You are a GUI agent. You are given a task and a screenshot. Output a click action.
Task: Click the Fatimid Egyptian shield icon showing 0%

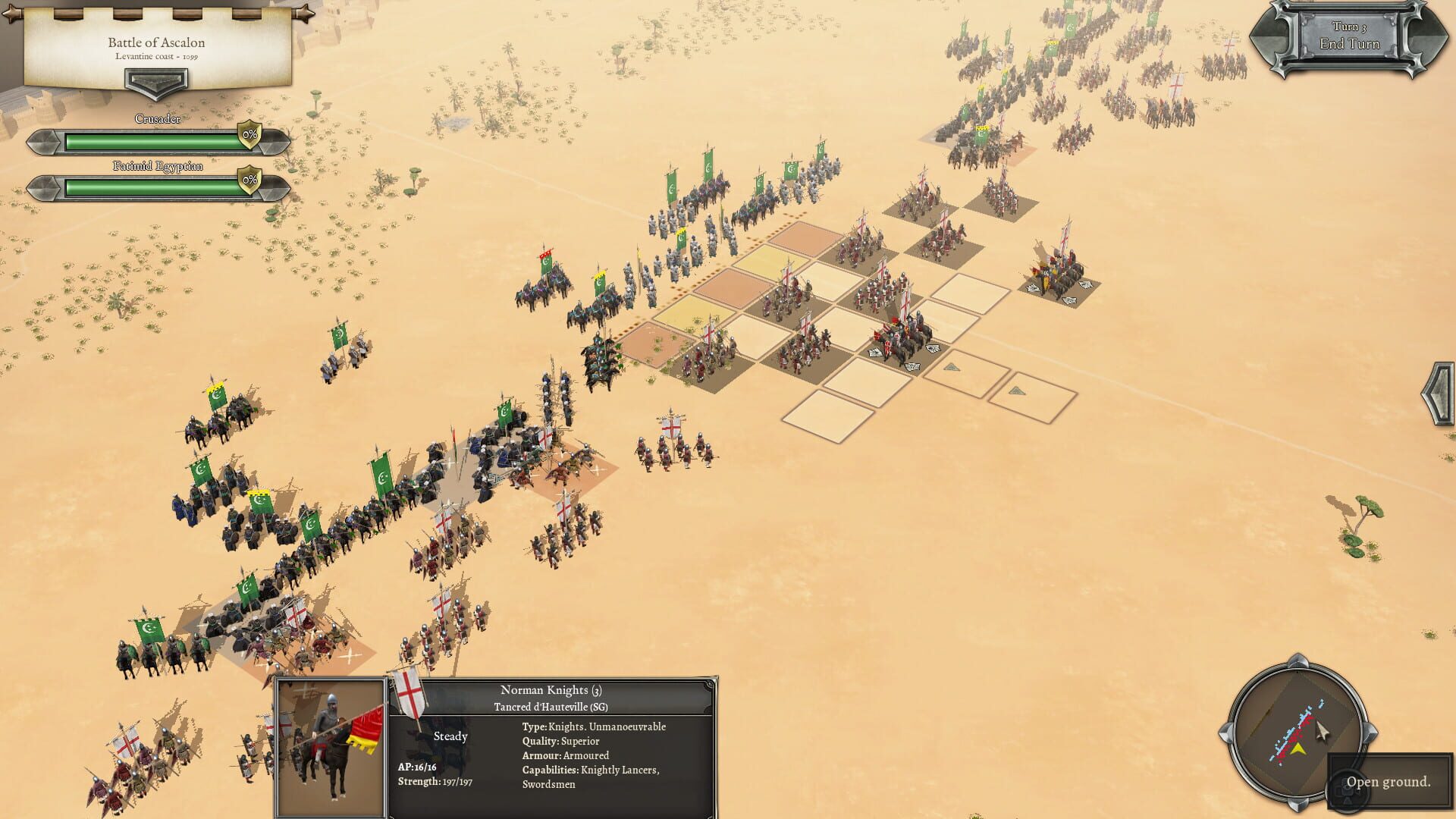[x=248, y=180]
